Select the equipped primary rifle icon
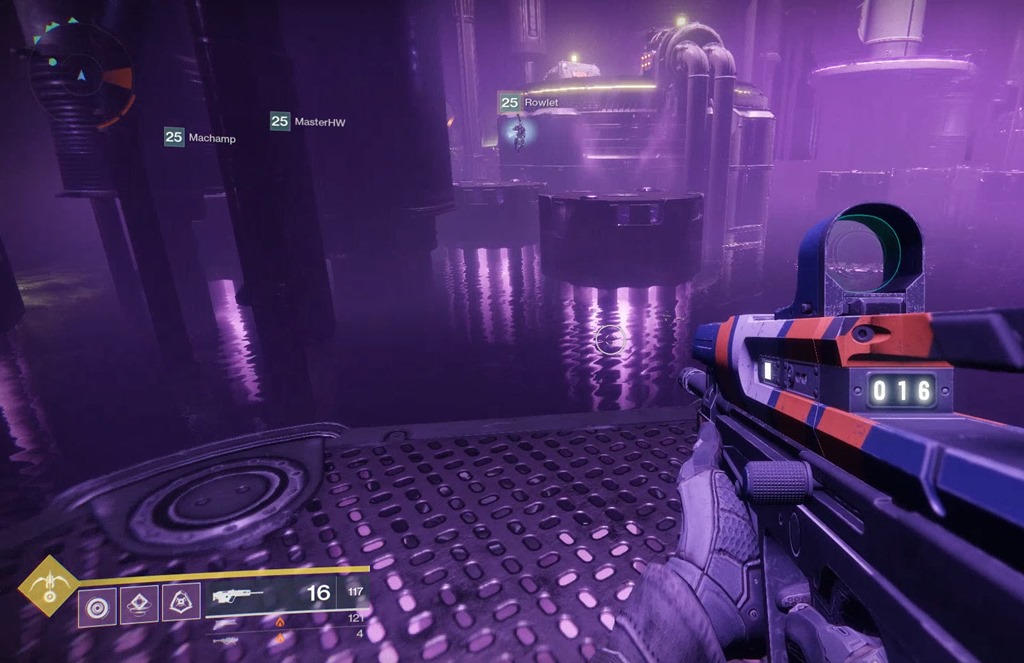Screen dimensions: 1024x663 pos(237,595)
